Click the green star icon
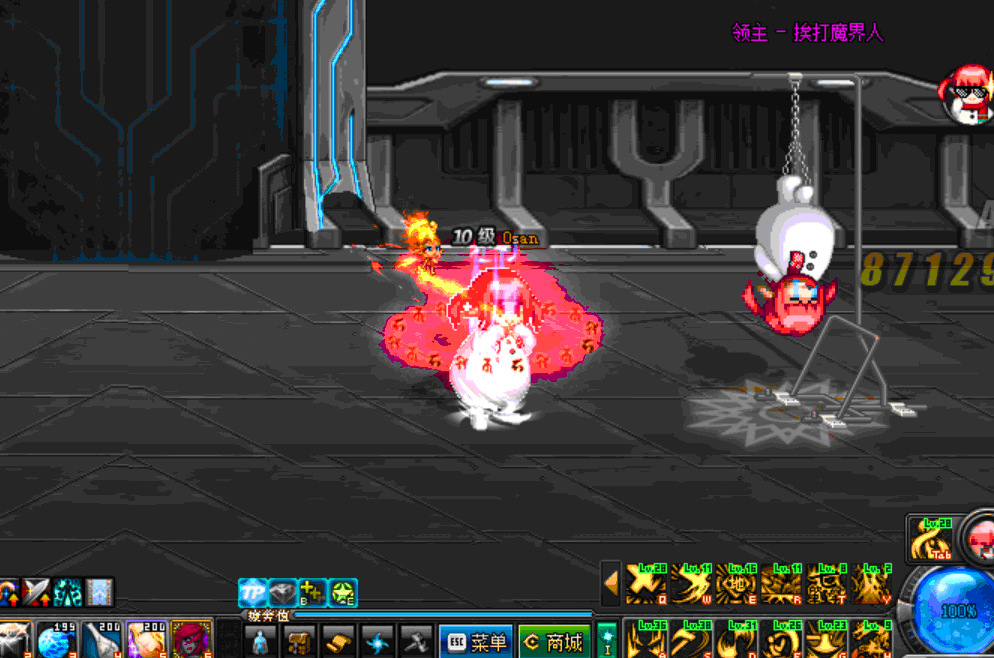Viewport: 994px width, 658px height. (x=344, y=592)
